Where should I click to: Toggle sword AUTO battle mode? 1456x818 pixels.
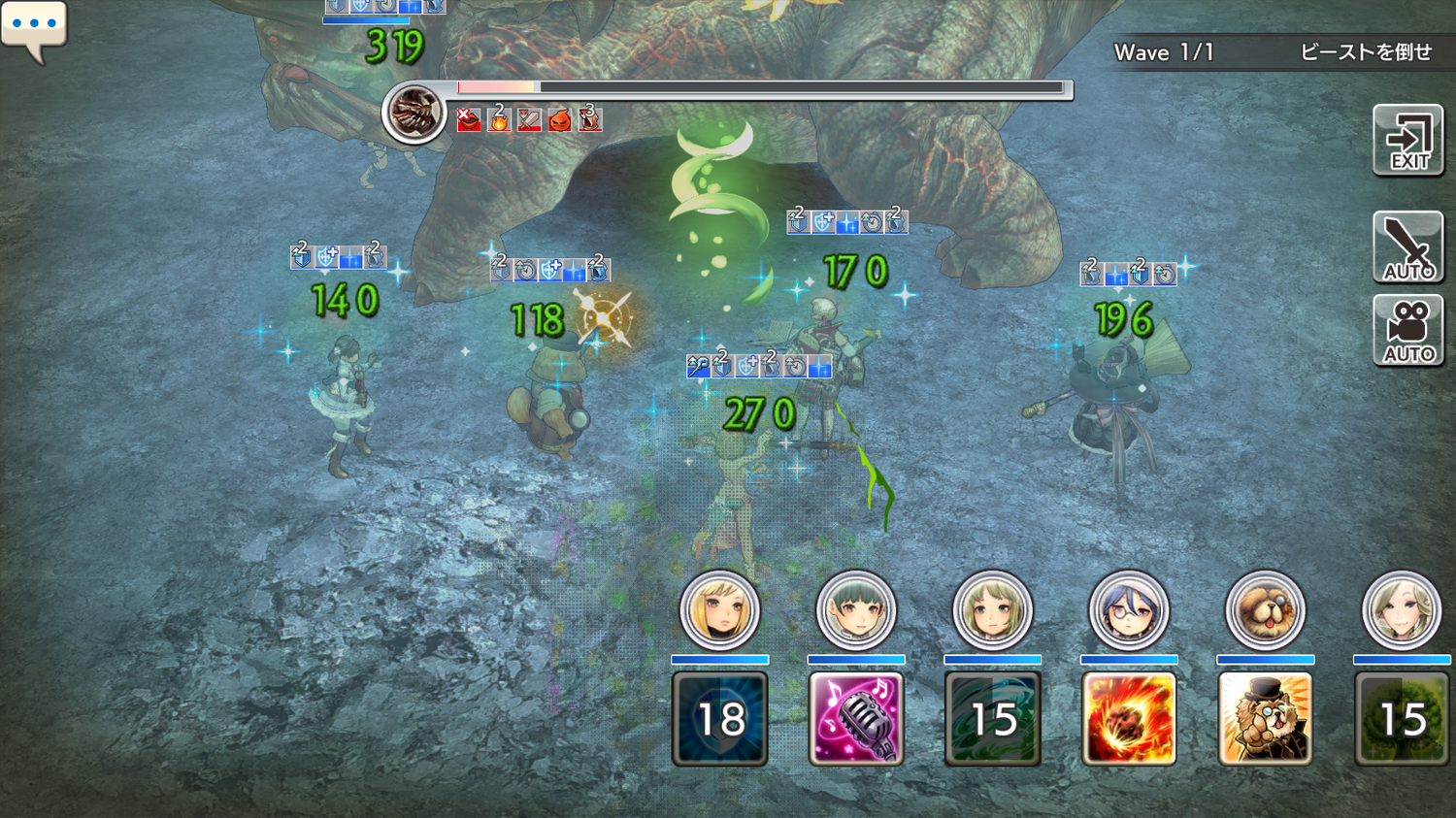(x=1407, y=246)
